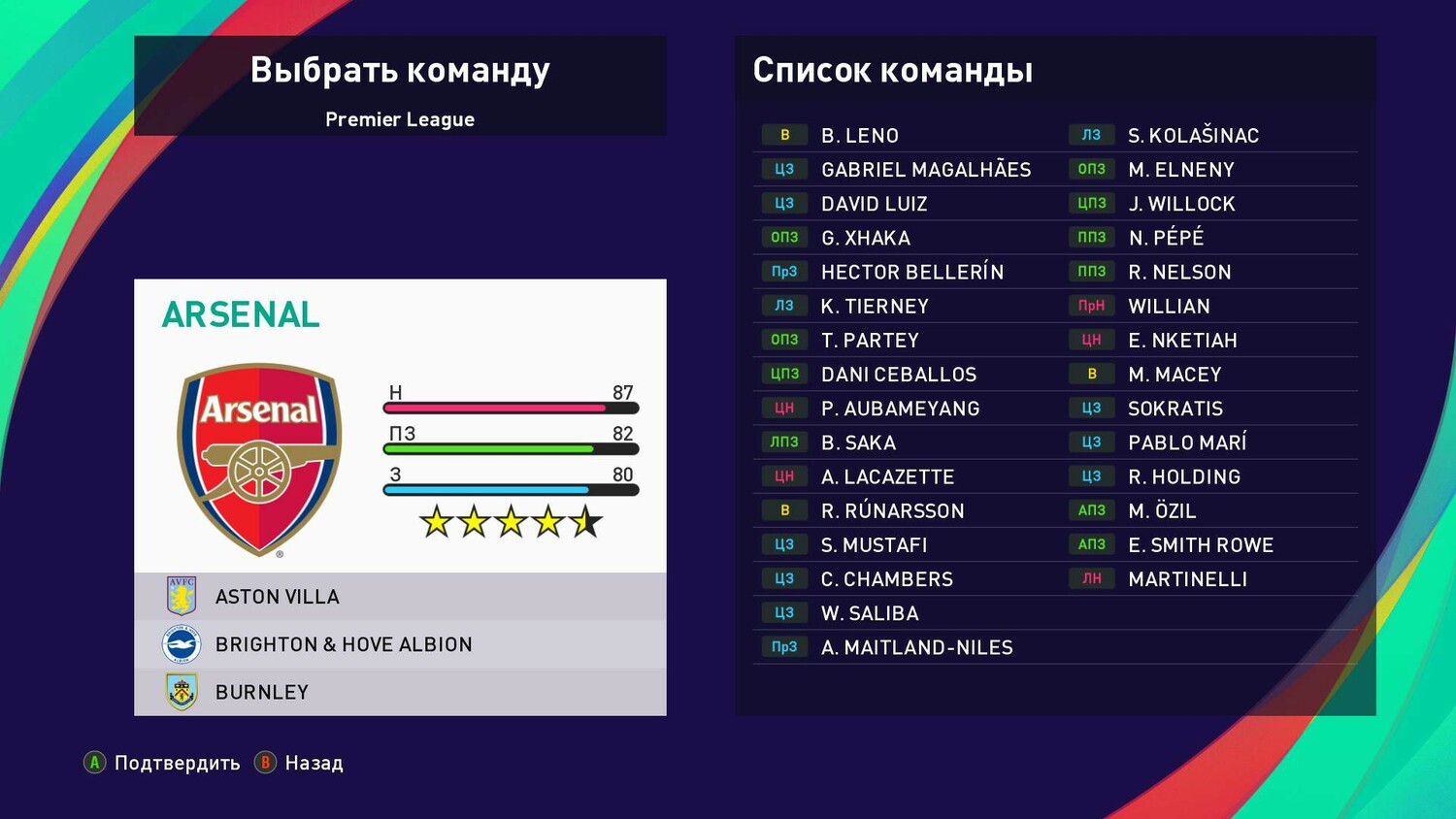Select Willian from the squad list
Viewport: 1456px width, 819px height.
click(1169, 307)
